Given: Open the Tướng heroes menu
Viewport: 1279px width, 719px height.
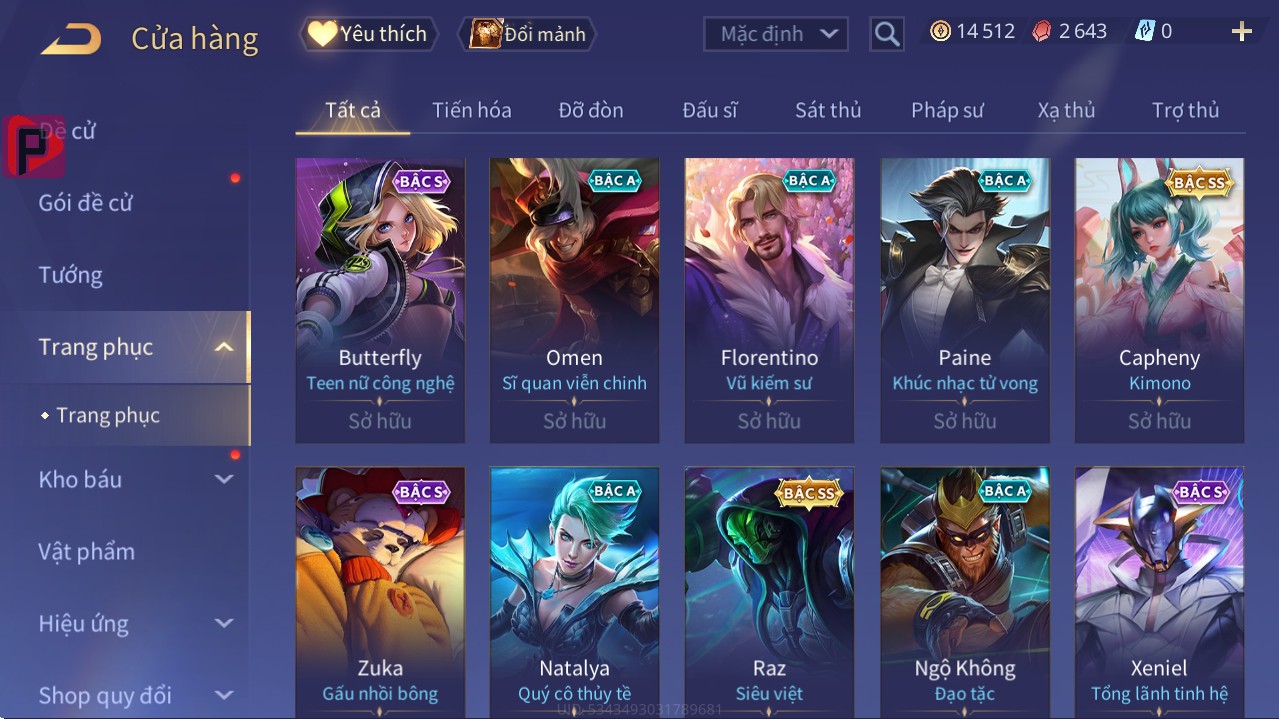Looking at the screenshot, I should 71,275.
